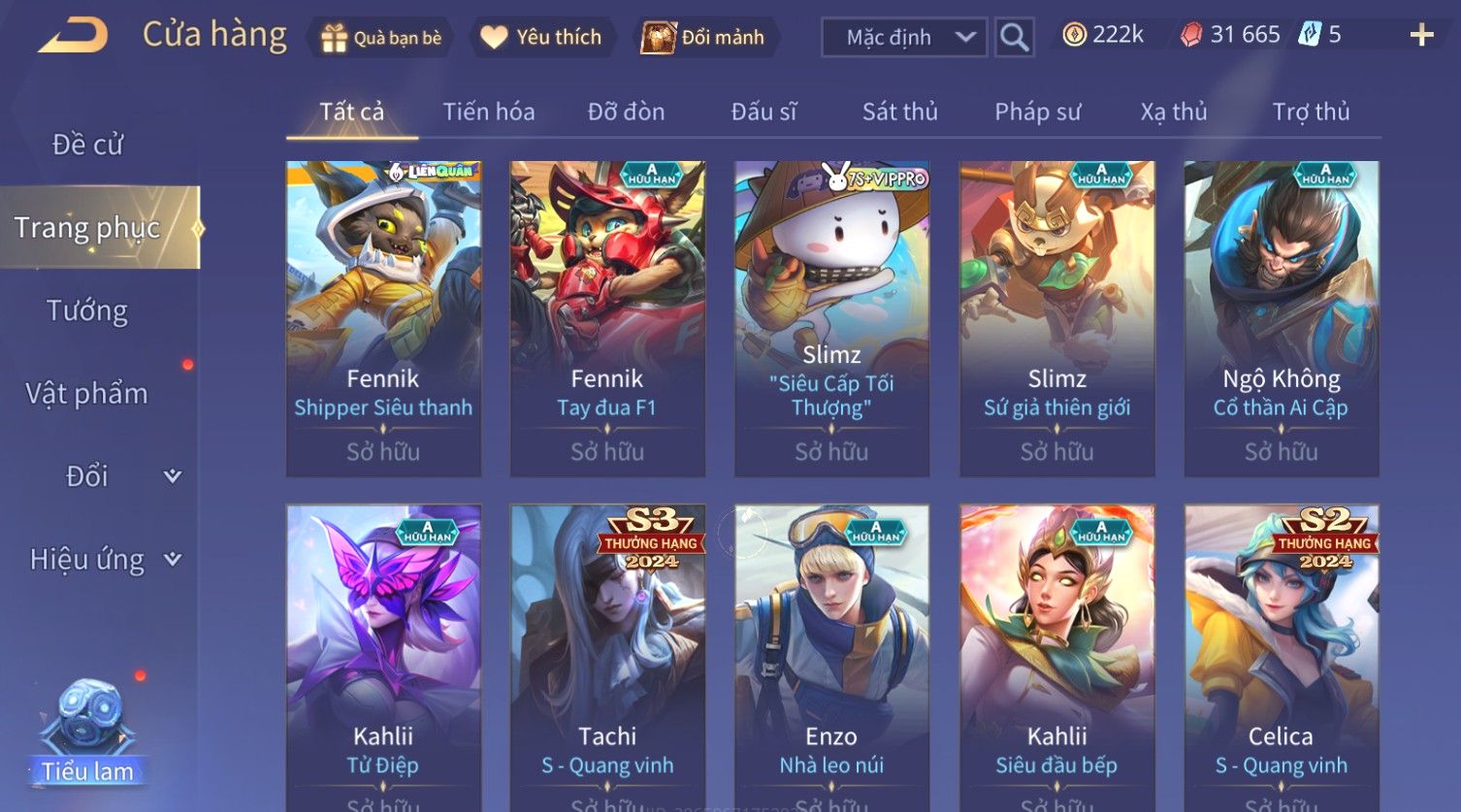1461x812 pixels.
Task: Open the Quà bạn bè gift menu
Action: pyautogui.click(x=380, y=37)
